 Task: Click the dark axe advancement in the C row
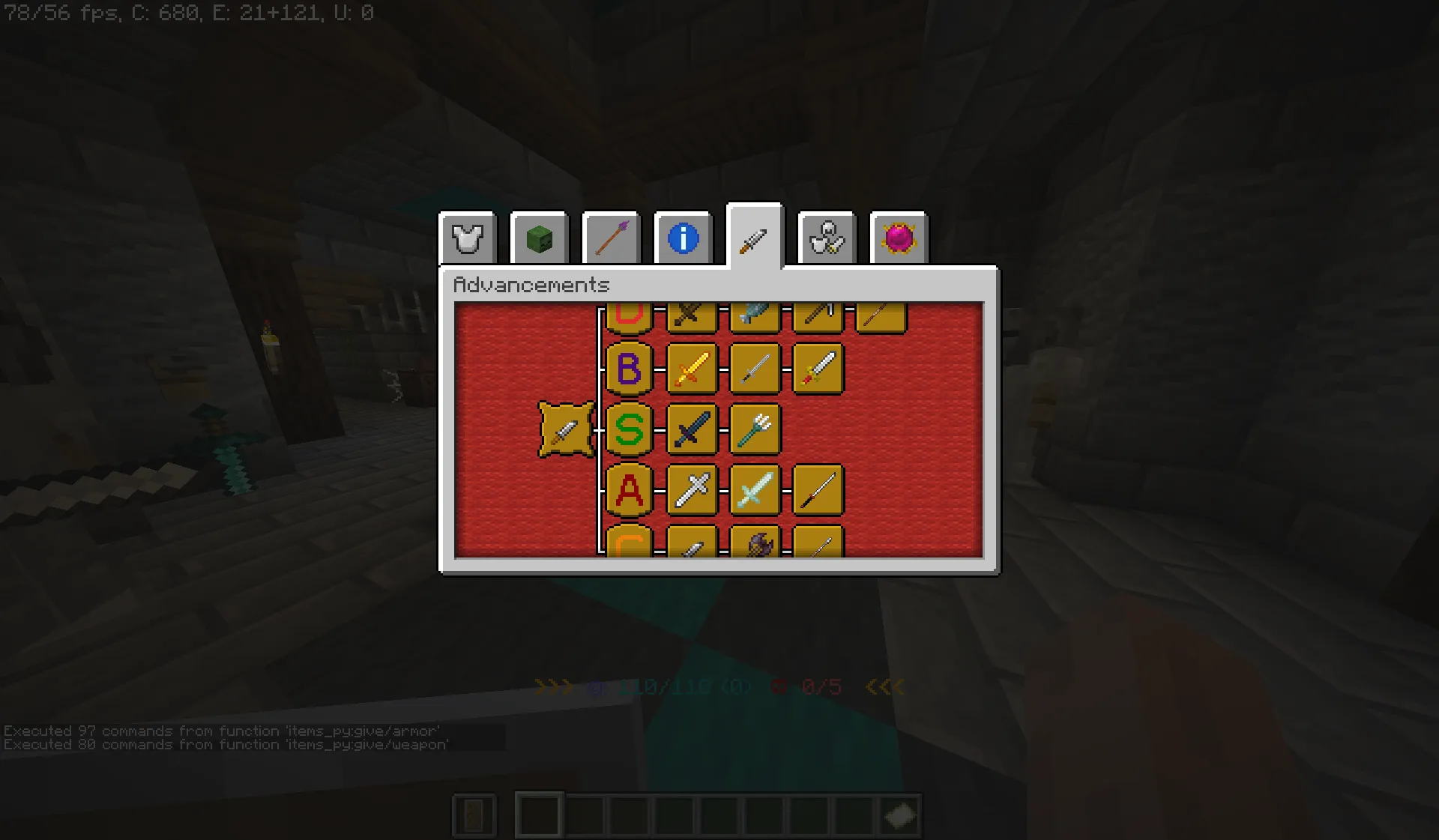click(755, 543)
